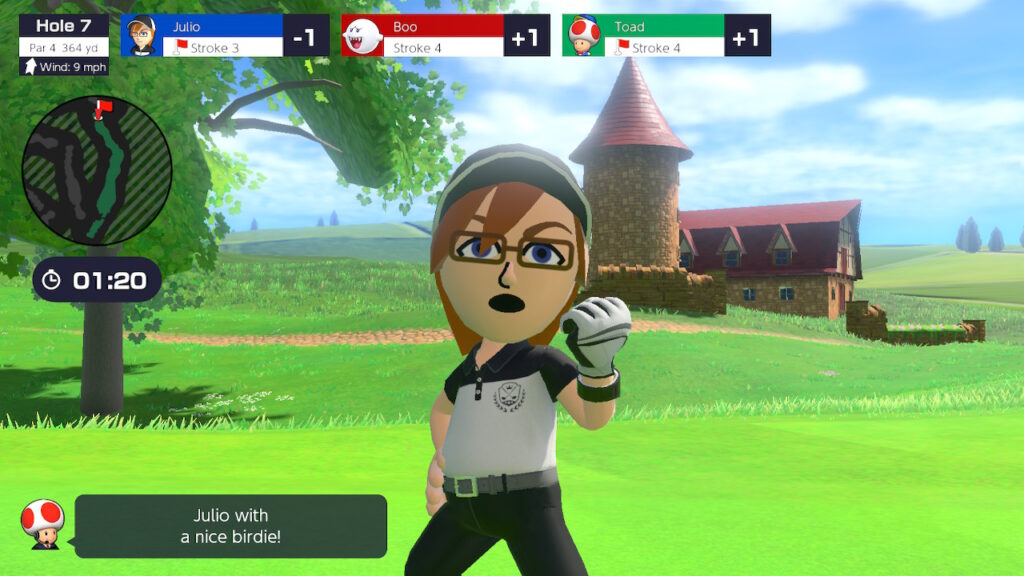
Task: Select Julio's player scorecard
Action: (225, 36)
